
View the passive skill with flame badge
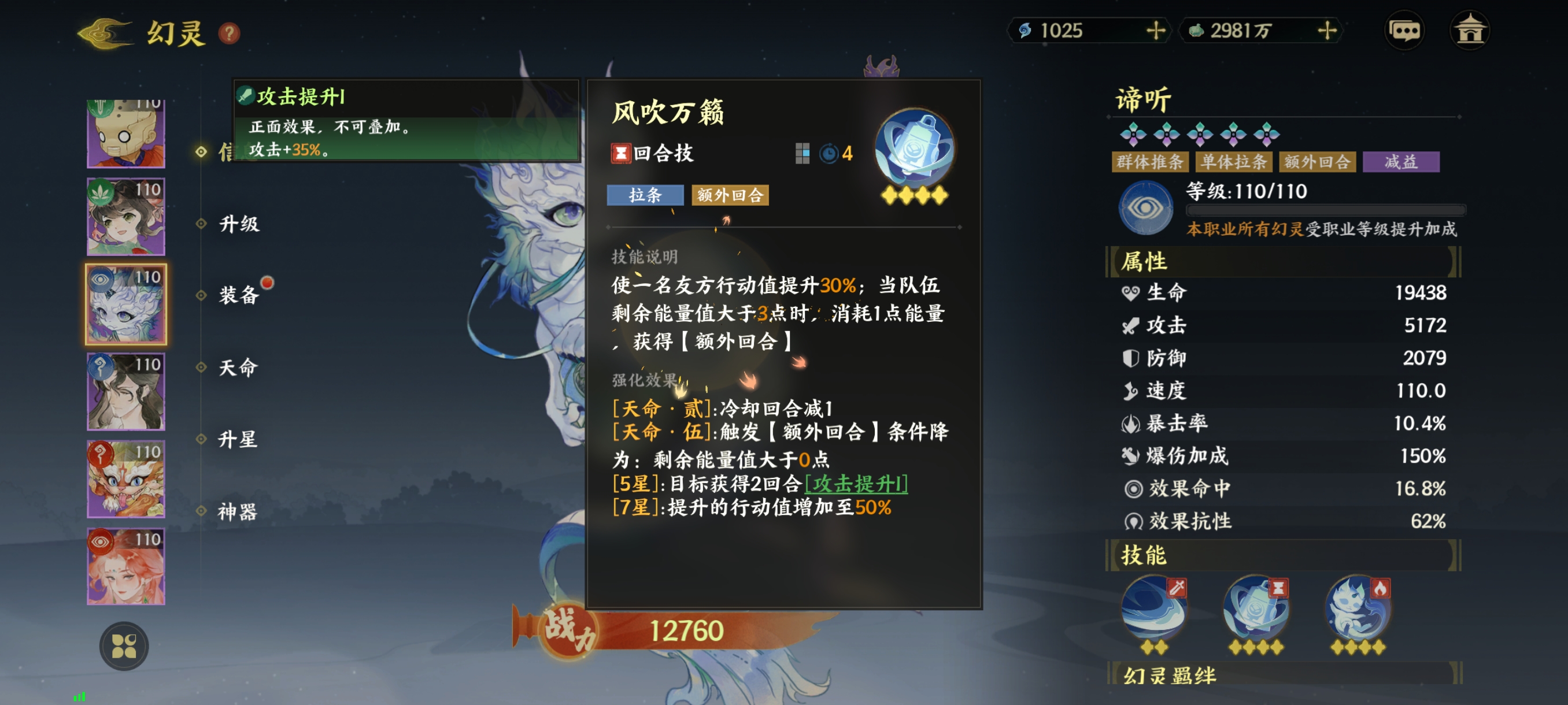tap(1358, 610)
